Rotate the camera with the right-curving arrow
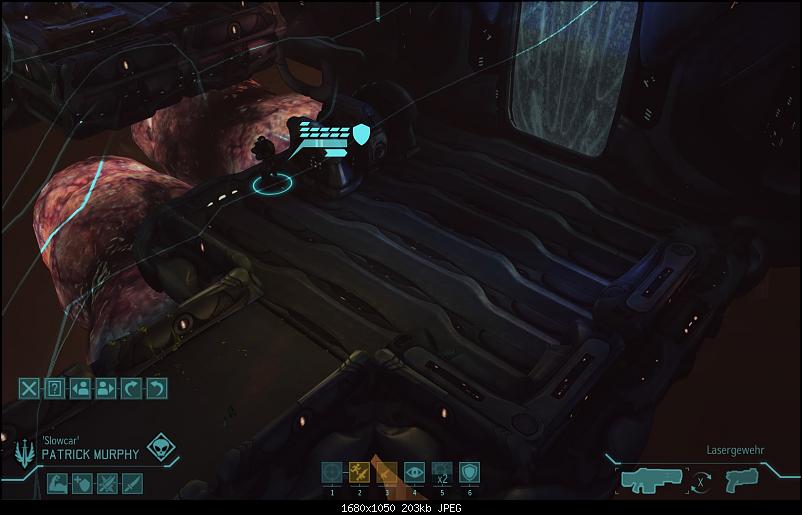The image size is (802, 515). point(131,388)
